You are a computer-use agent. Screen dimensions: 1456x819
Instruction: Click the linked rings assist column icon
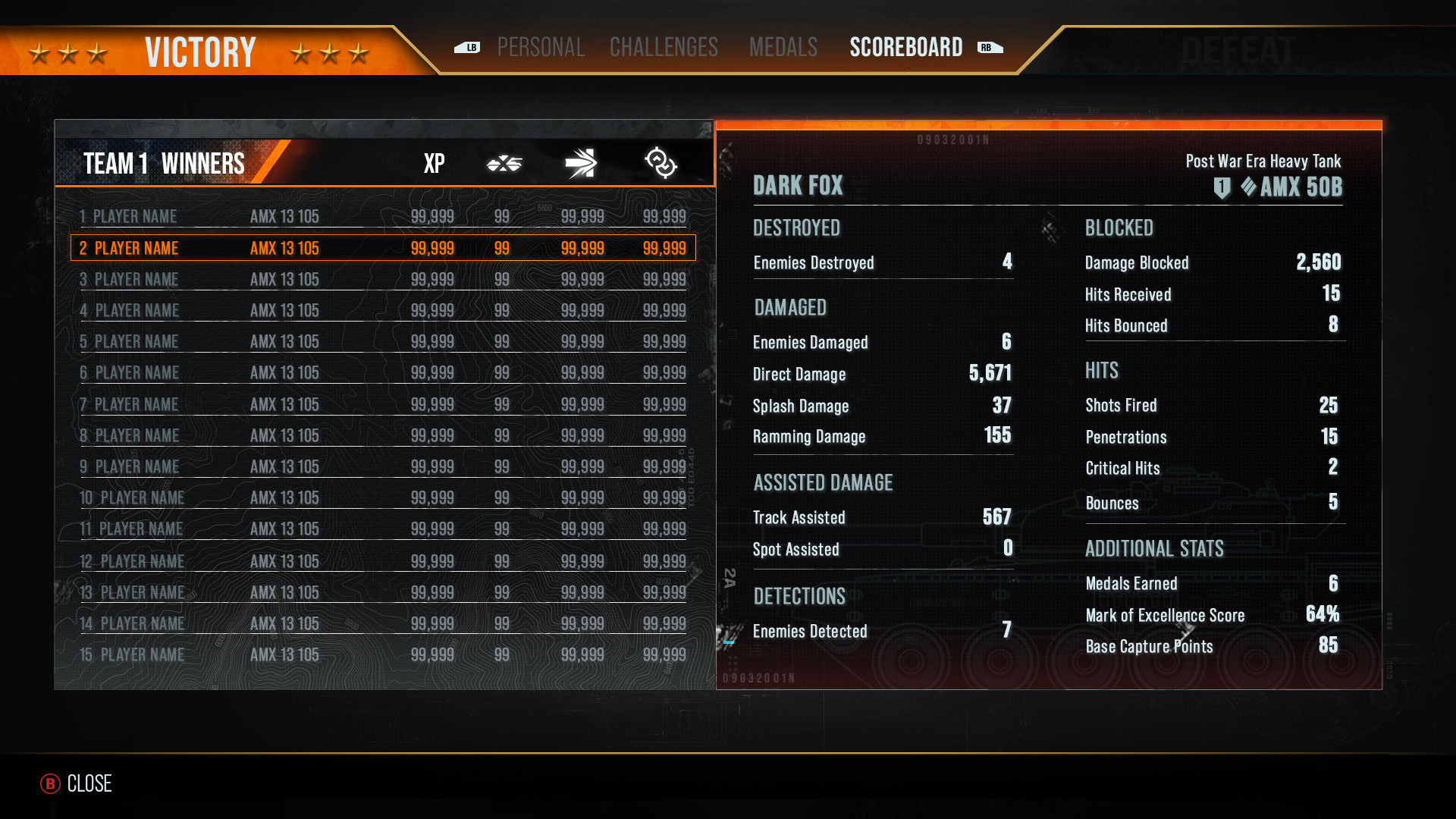coord(661,164)
